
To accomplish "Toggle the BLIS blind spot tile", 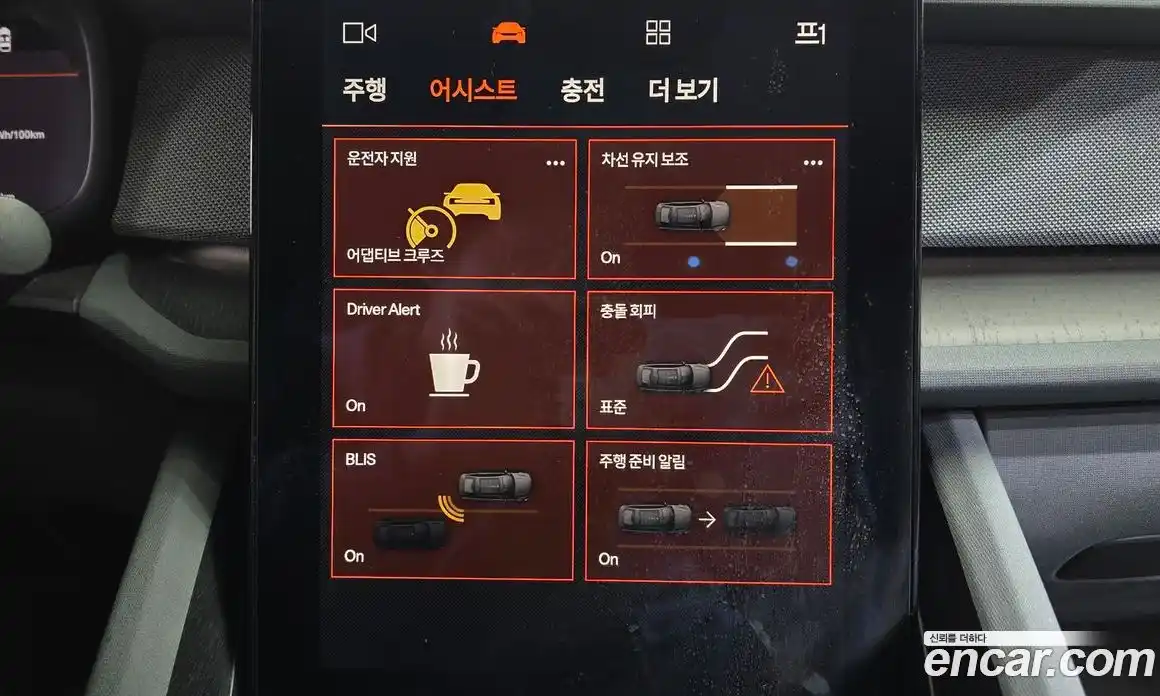I will [454, 510].
